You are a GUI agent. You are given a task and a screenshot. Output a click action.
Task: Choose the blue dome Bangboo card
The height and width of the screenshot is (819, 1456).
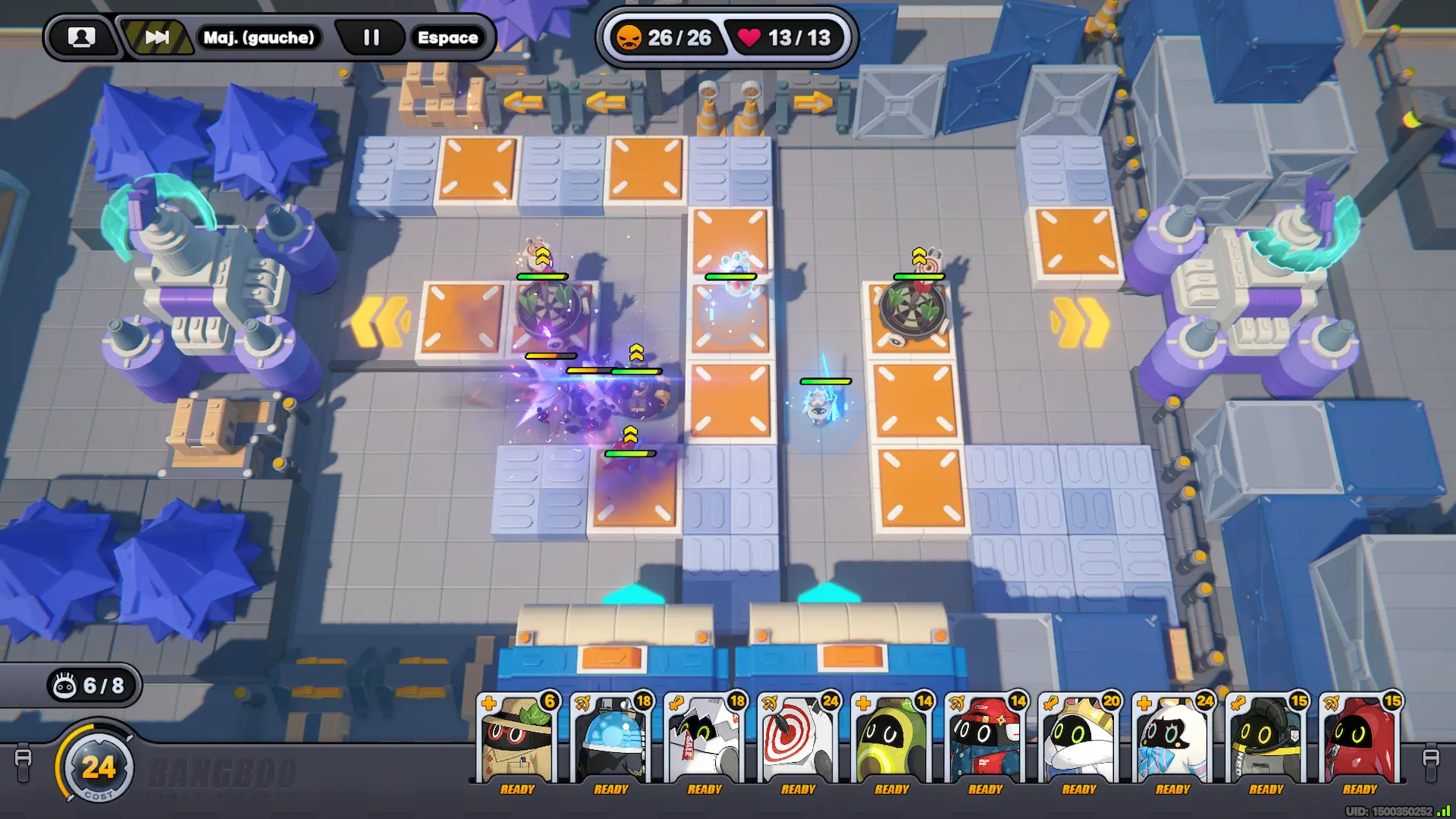[611, 741]
